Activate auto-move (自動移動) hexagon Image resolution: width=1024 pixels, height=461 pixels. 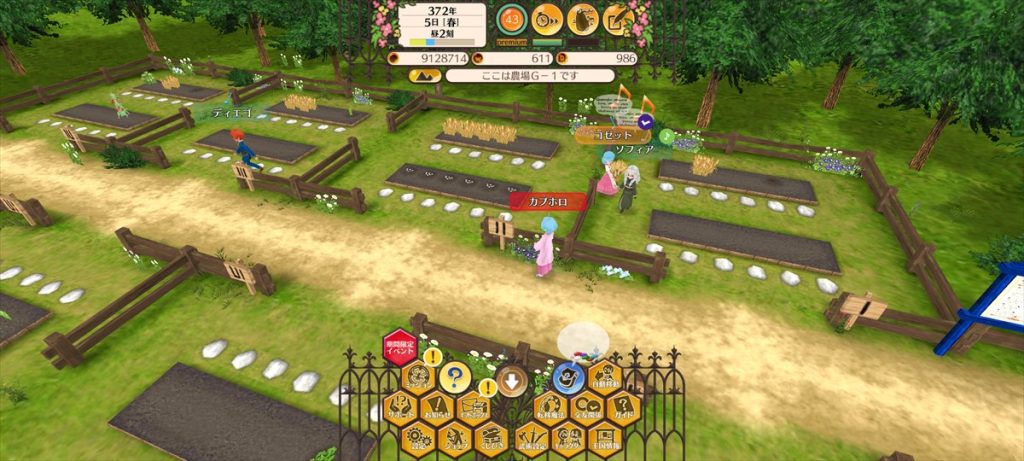[x=606, y=378]
